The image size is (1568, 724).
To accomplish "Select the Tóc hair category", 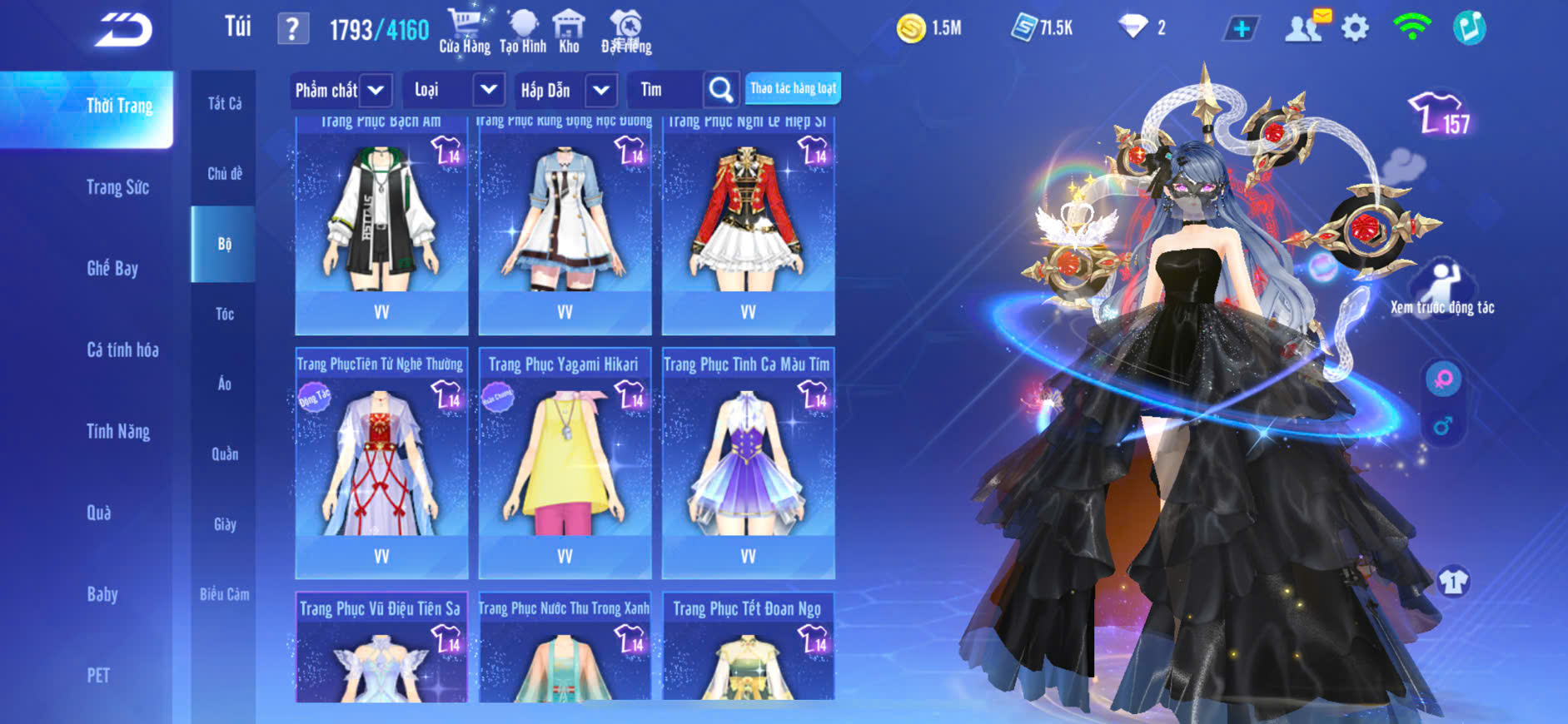I will (x=224, y=314).
